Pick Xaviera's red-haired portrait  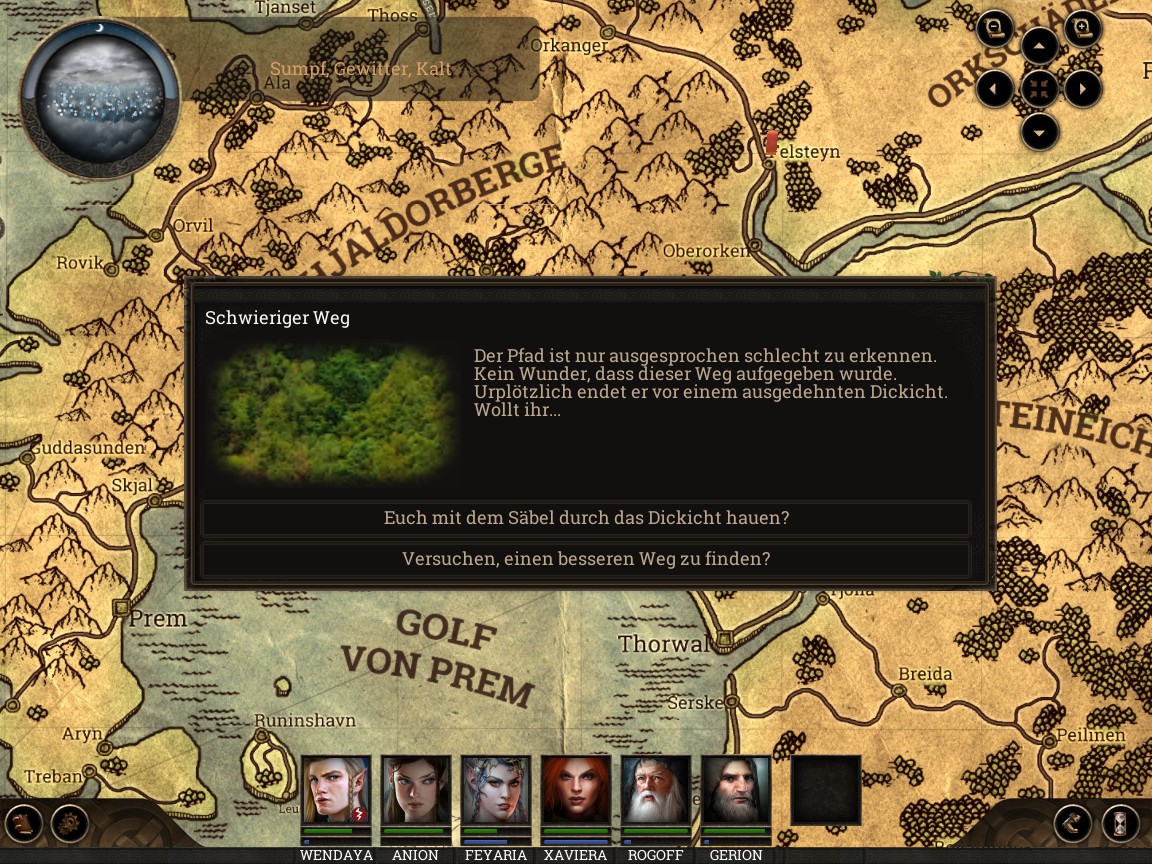[x=576, y=790]
